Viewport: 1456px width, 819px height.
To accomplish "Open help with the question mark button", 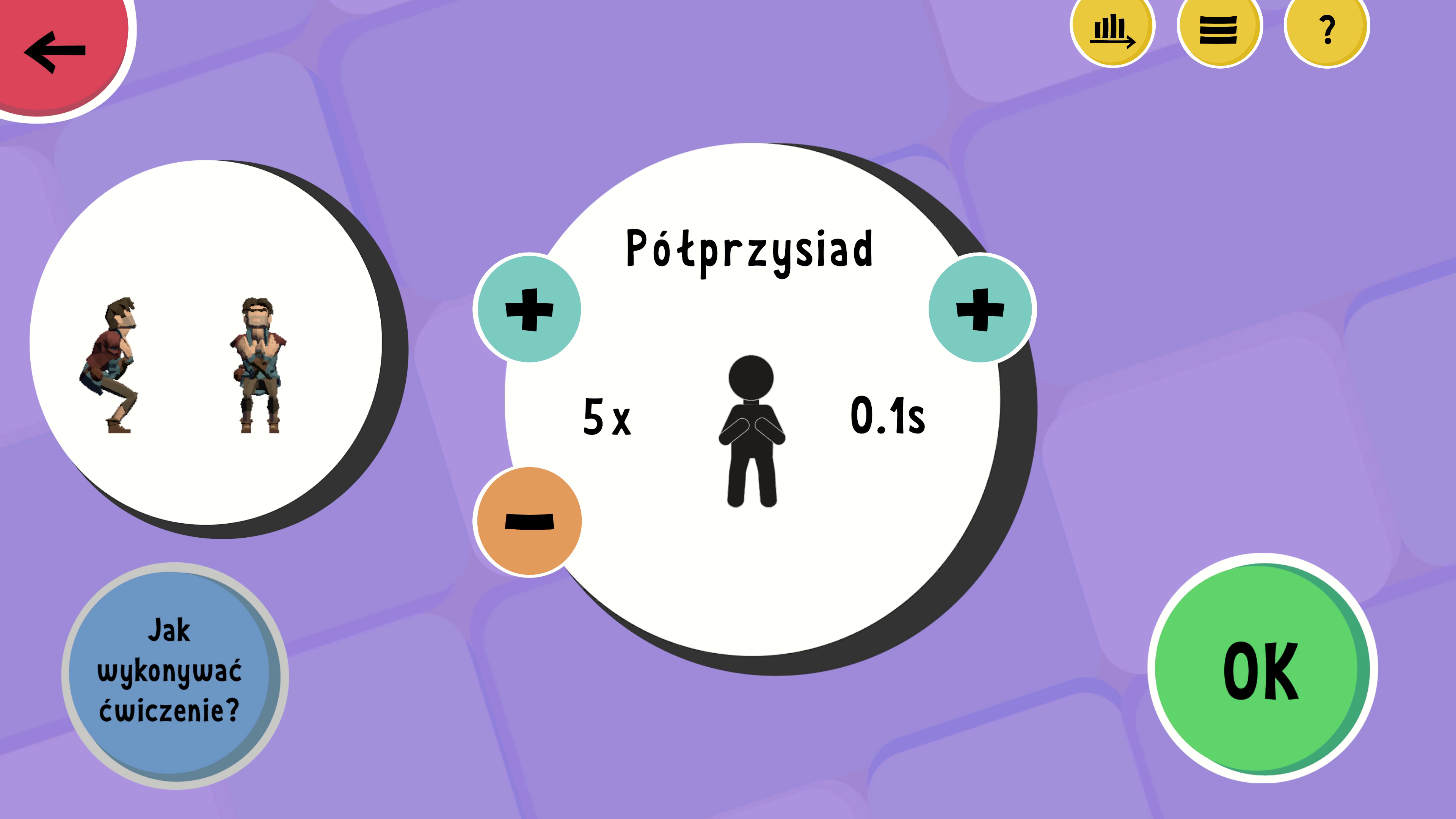I will (1326, 30).
